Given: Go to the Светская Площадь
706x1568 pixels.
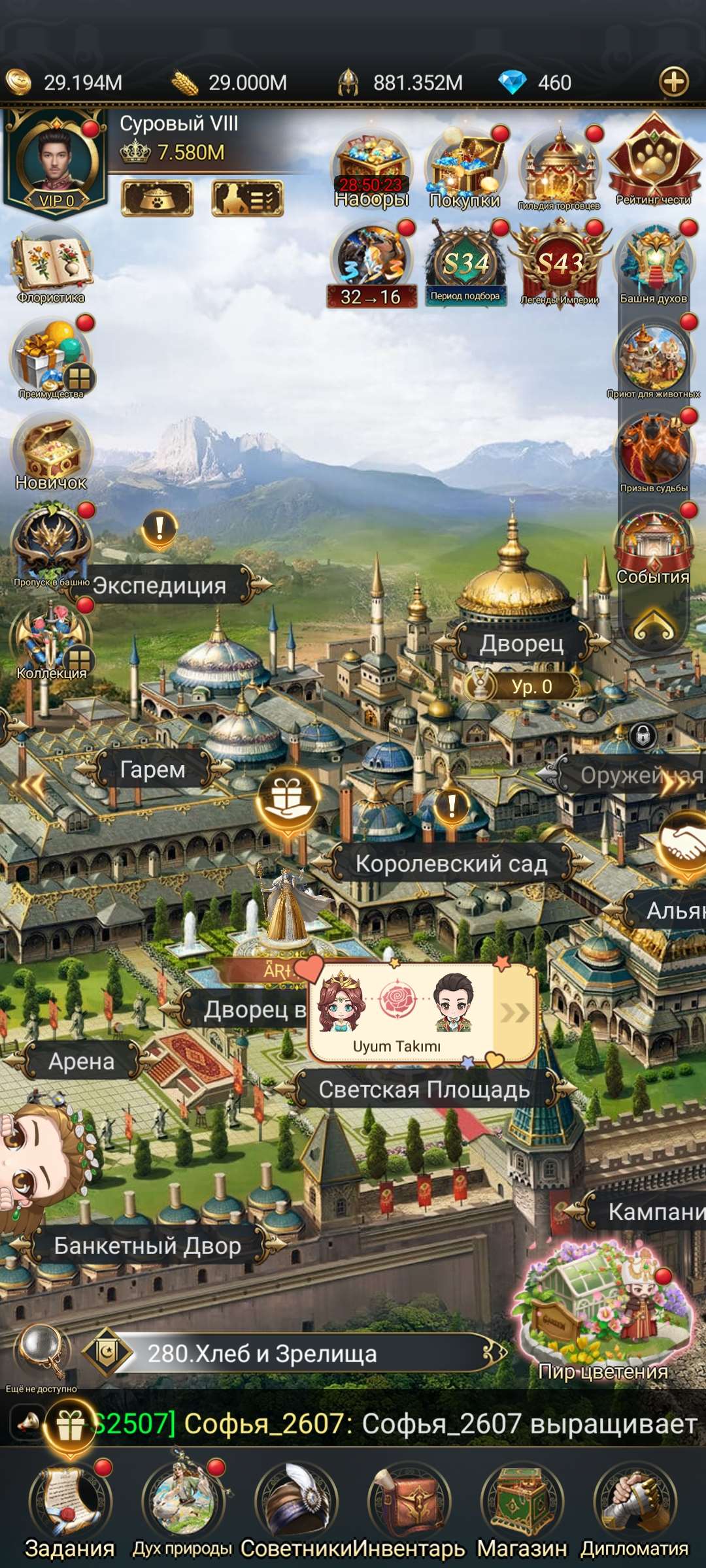Looking at the screenshot, I should pos(424,1089).
